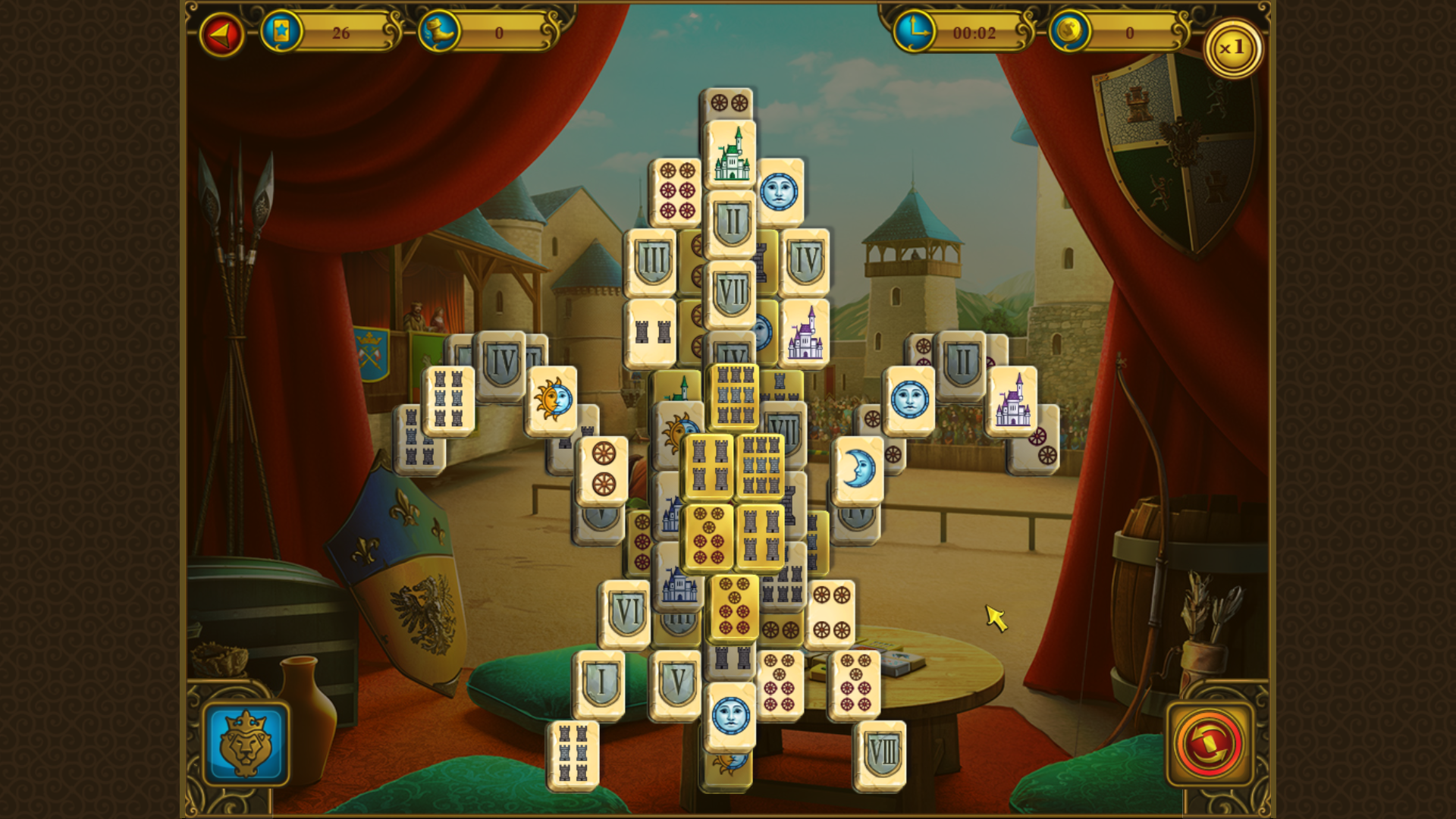Image resolution: width=1456 pixels, height=819 pixels.
Task: Click the back arrow to exit the level
Action: (220, 32)
